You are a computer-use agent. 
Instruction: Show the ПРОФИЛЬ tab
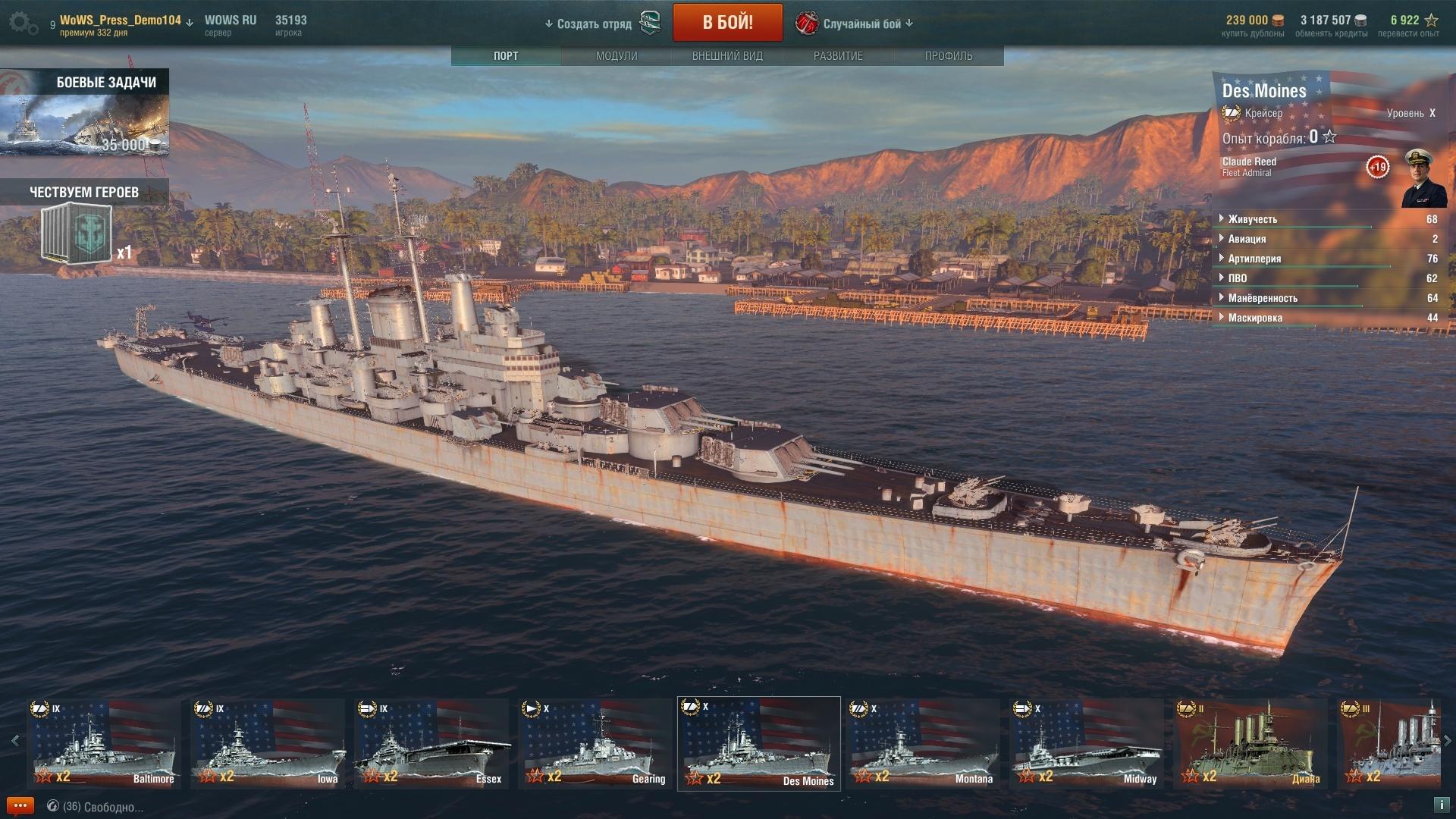[949, 56]
